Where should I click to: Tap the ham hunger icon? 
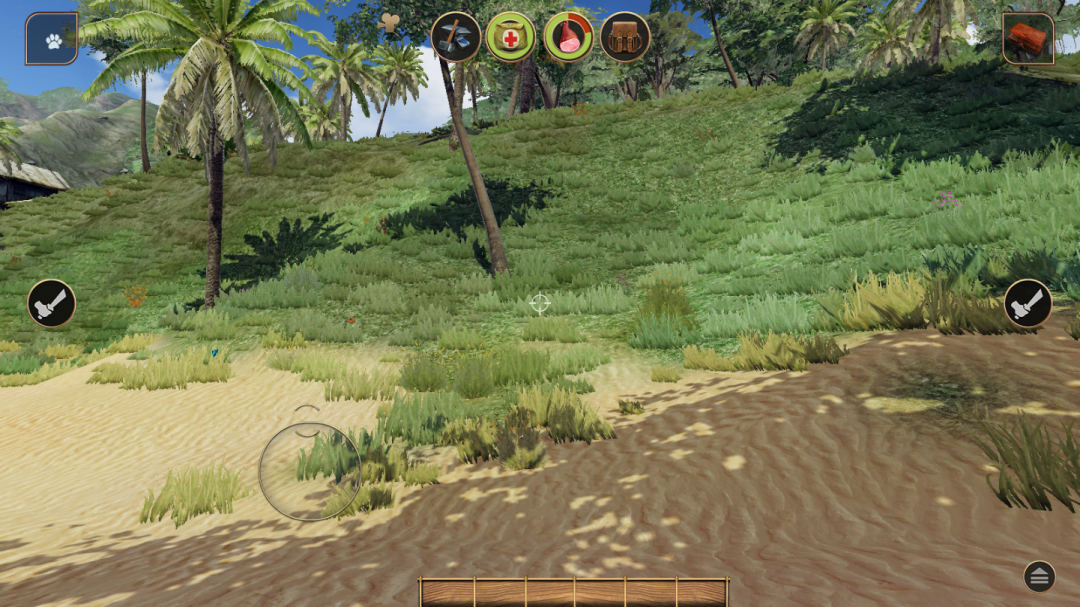tap(569, 37)
